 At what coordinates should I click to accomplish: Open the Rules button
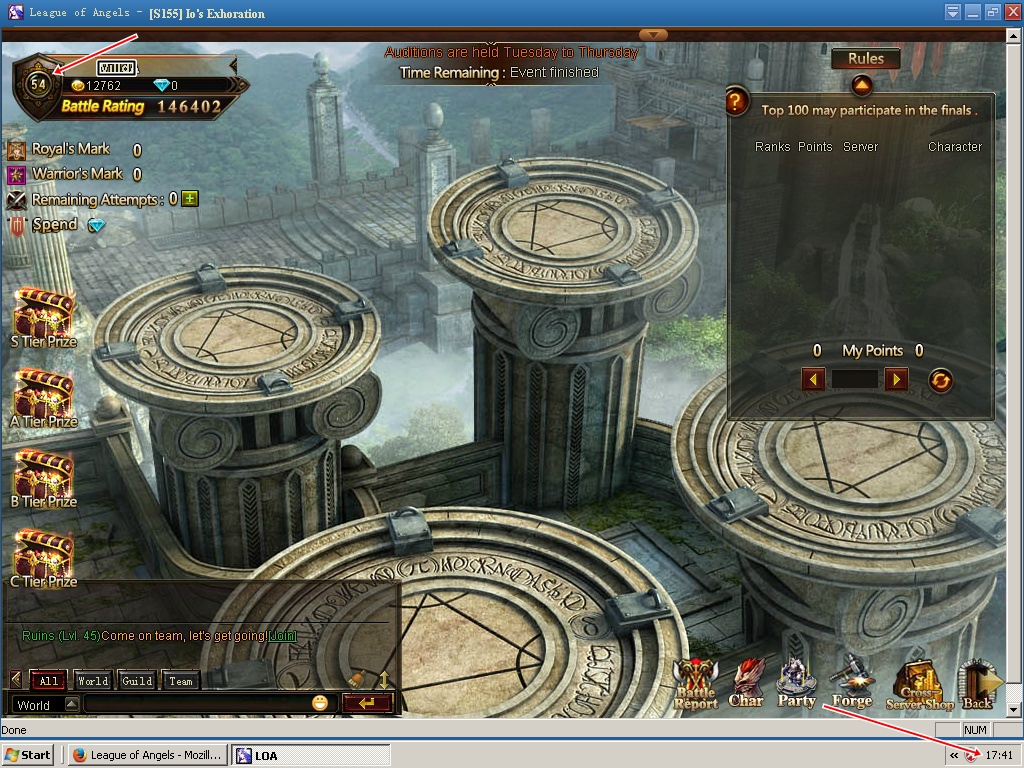point(865,59)
